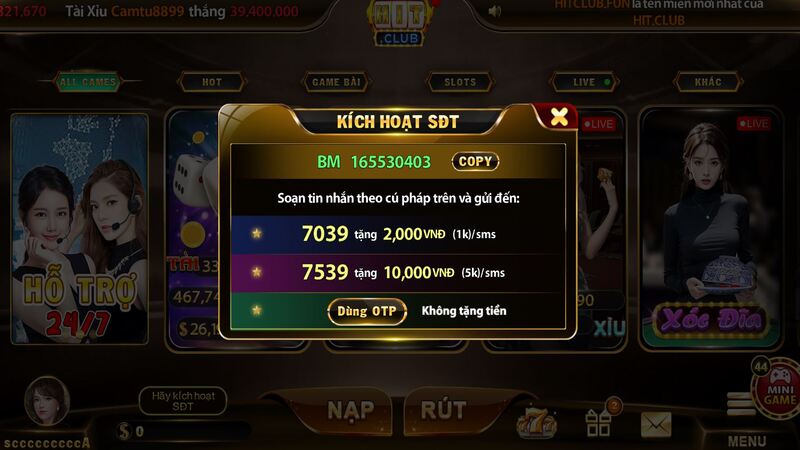Viewport: 800px width, 450px height.
Task: Select the Khác category tab
Action: coord(708,82)
